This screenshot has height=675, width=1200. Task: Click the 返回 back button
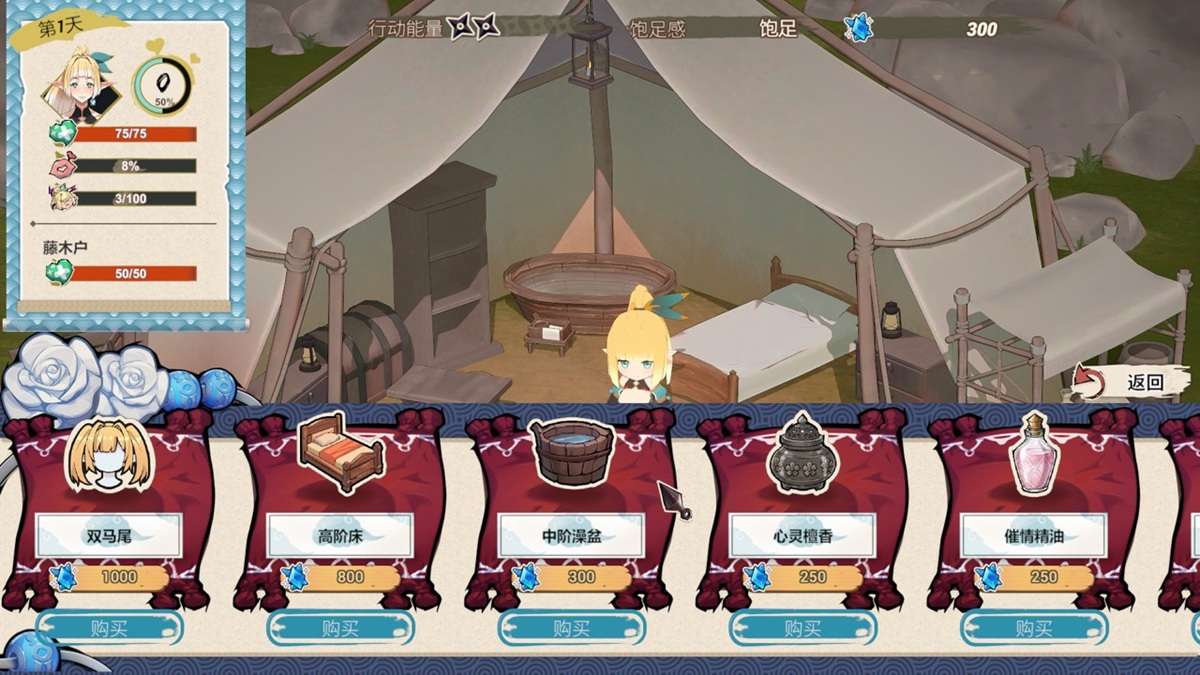pos(1133,382)
